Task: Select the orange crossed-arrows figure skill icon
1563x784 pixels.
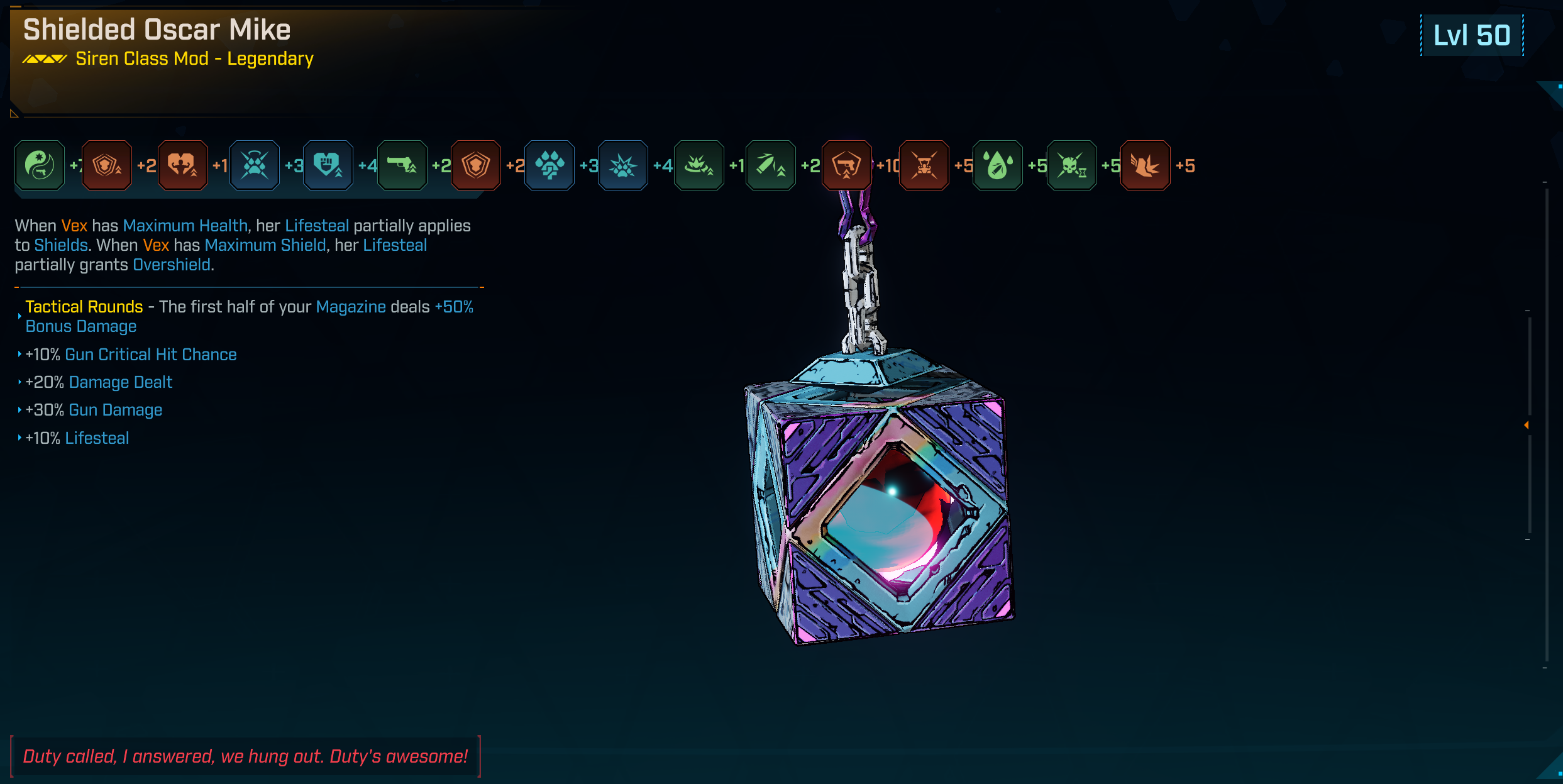Action: point(924,165)
